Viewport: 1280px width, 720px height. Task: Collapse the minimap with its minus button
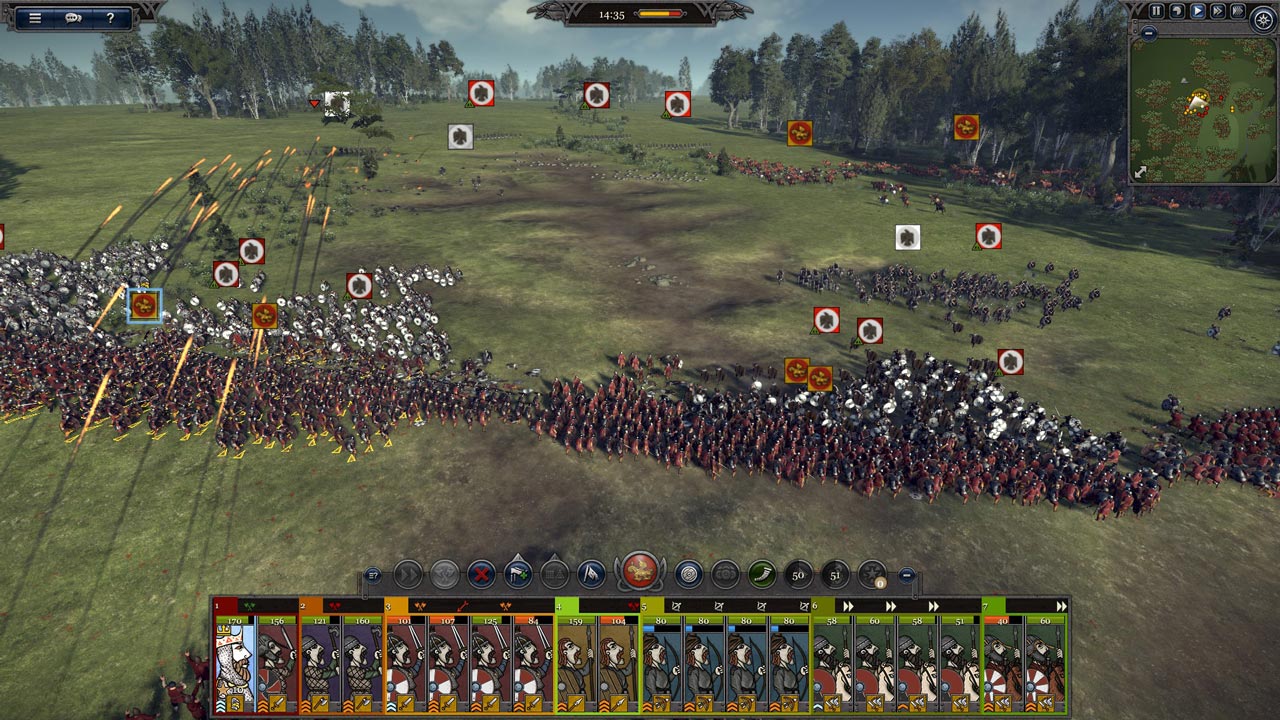[1148, 33]
